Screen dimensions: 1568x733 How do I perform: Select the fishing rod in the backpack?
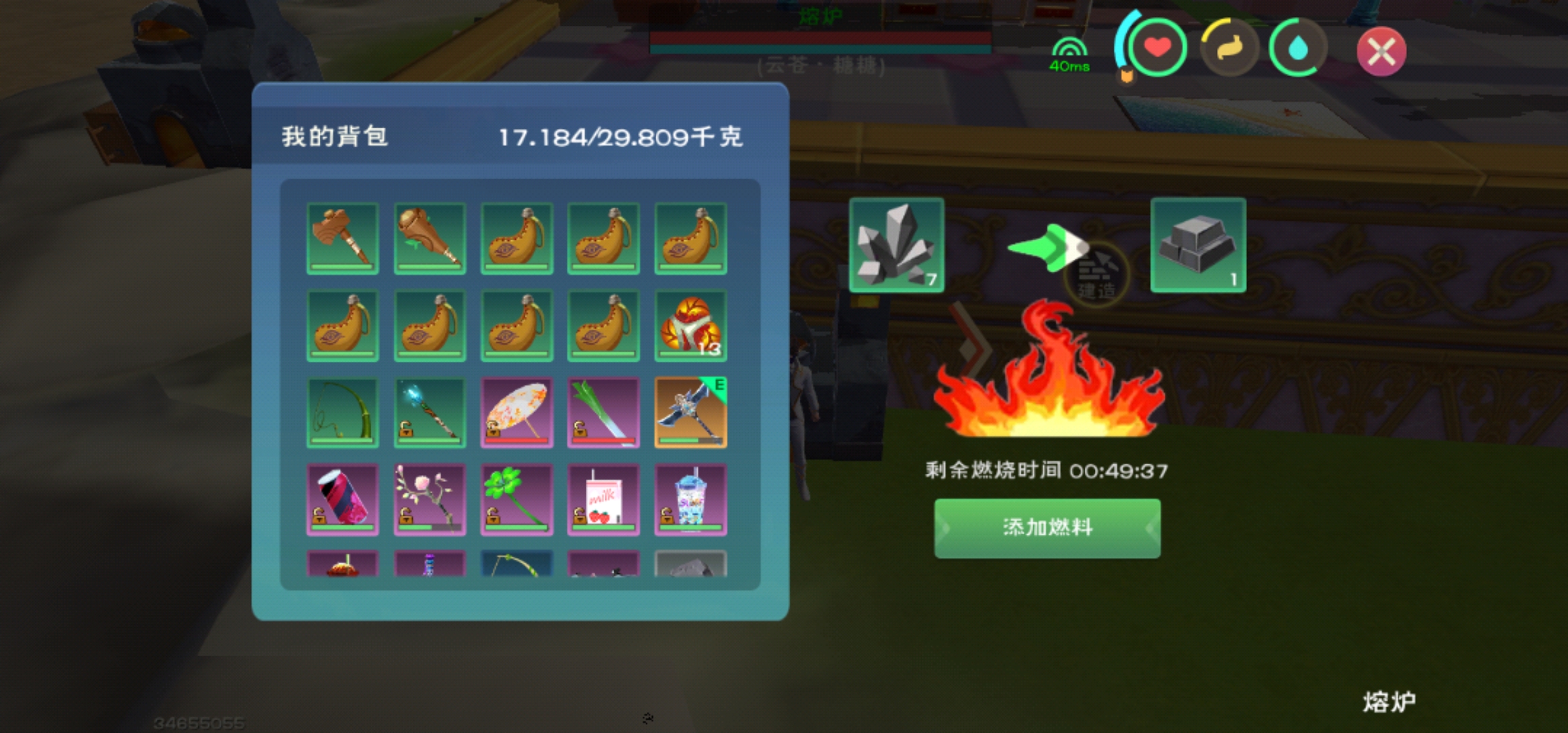tap(343, 411)
